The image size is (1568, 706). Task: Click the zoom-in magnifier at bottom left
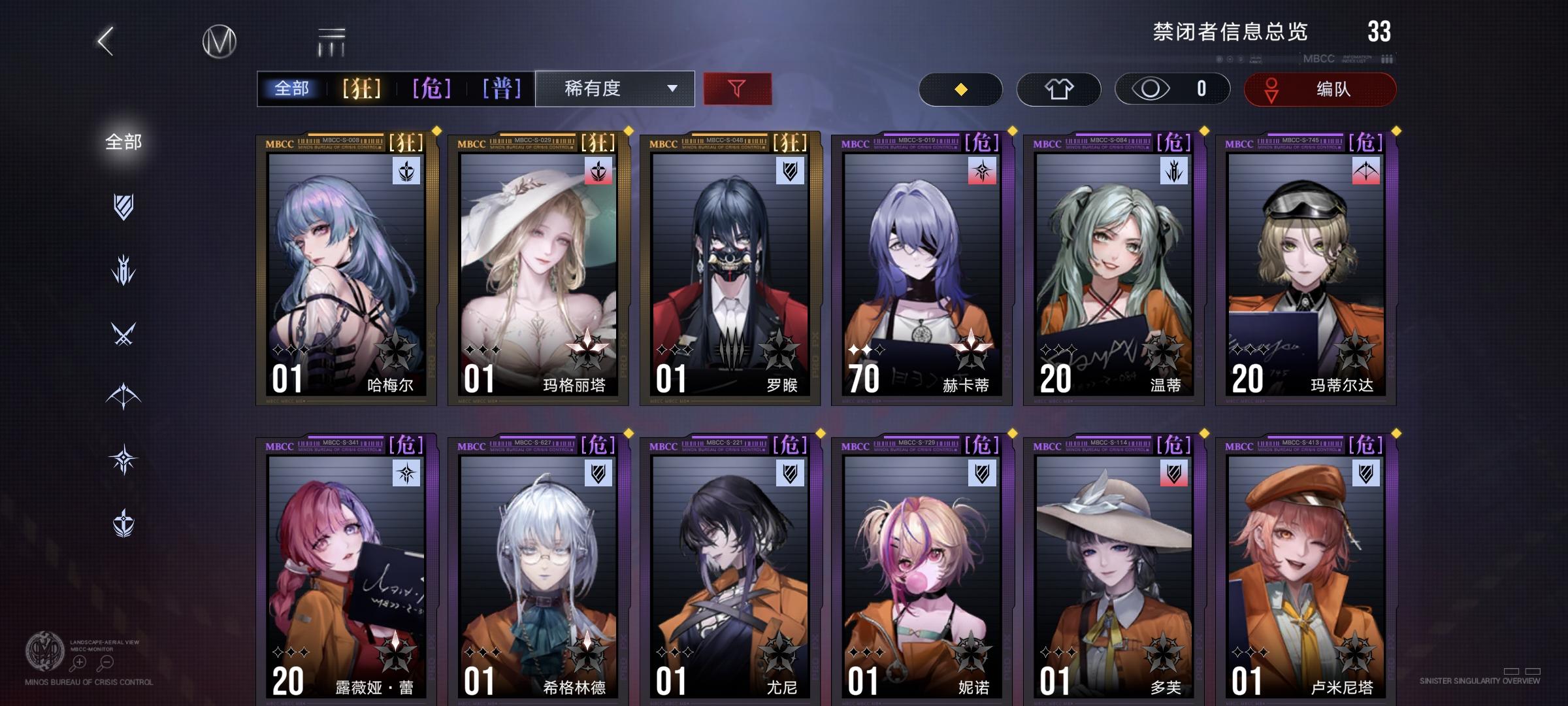click(x=78, y=662)
